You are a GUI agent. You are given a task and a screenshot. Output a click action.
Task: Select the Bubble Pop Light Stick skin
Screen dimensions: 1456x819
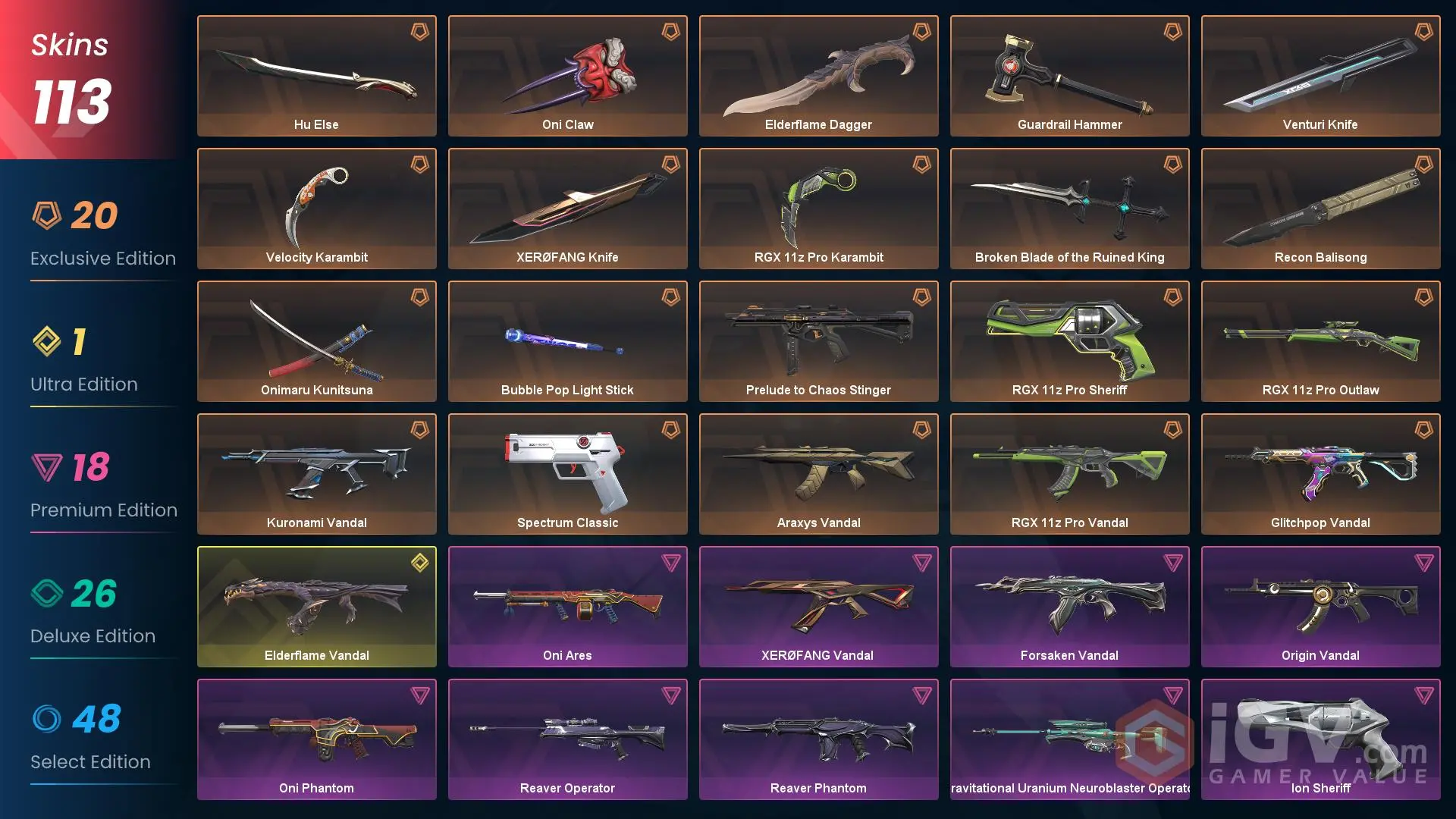point(567,340)
